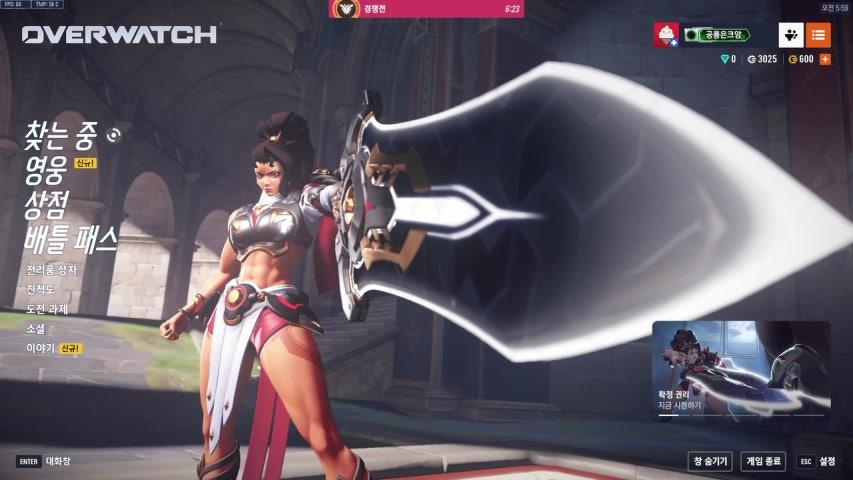Click the 찾는 중 matchmaking entry
The height and width of the screenshot is (480, 853).
[62, 136]
